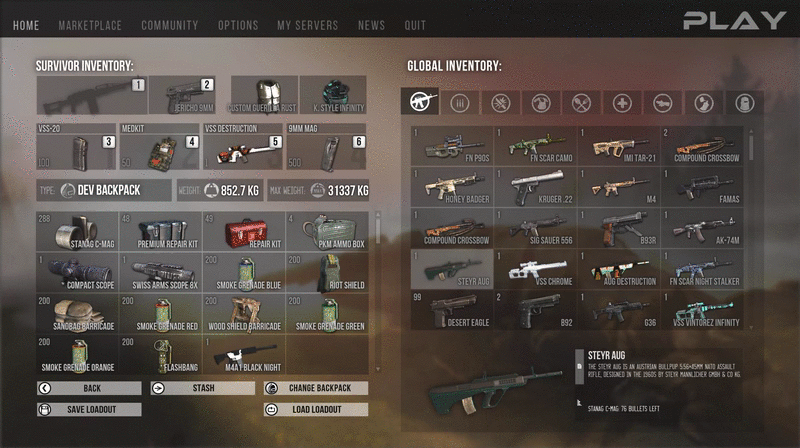Image resolution: width=800 pixels, height=448 pixels.
Task: Quit the game from the top menu
Action: click(x=415, y=25)
